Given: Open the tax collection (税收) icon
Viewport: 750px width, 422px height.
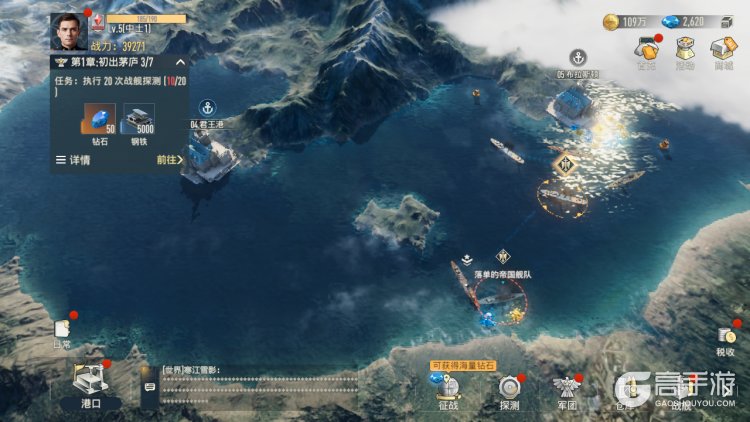Looking at the screenshot, I should point(725,338).
